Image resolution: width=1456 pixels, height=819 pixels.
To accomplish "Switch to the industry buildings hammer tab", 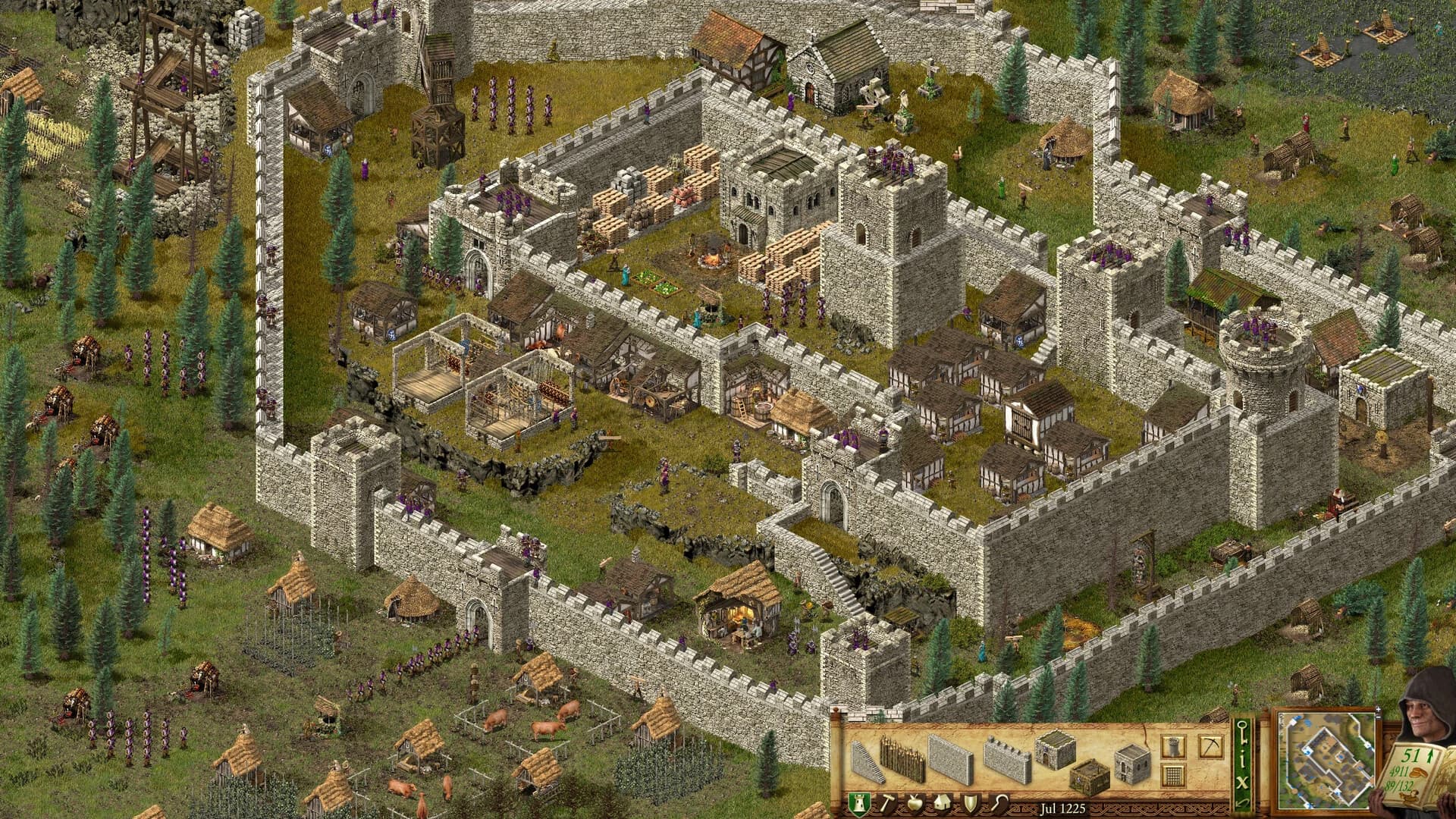I will click(890, 804).
